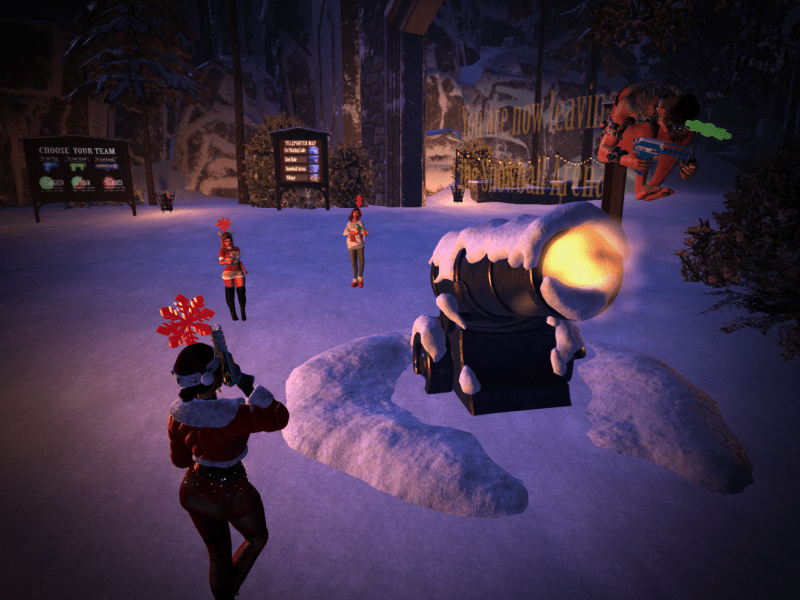This screenshot has width=800, height=600.
Task: Join the red team on the board
Action: pyautogui.click(x=108, y=183)
